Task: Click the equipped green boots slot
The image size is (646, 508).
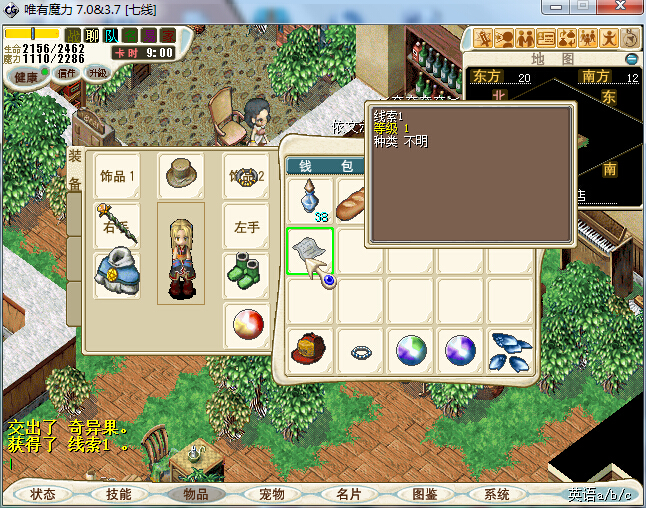Action: click(245, 274)
